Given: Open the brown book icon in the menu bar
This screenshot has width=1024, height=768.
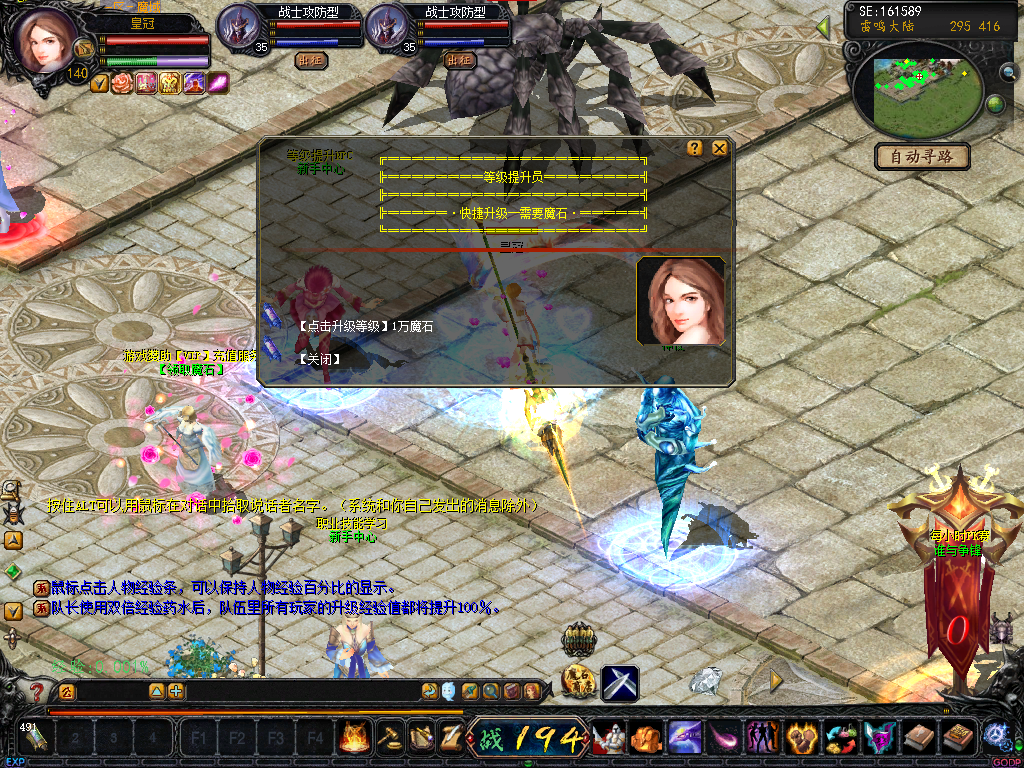Looking at the screenshot, I should click(x=917, y=738).
